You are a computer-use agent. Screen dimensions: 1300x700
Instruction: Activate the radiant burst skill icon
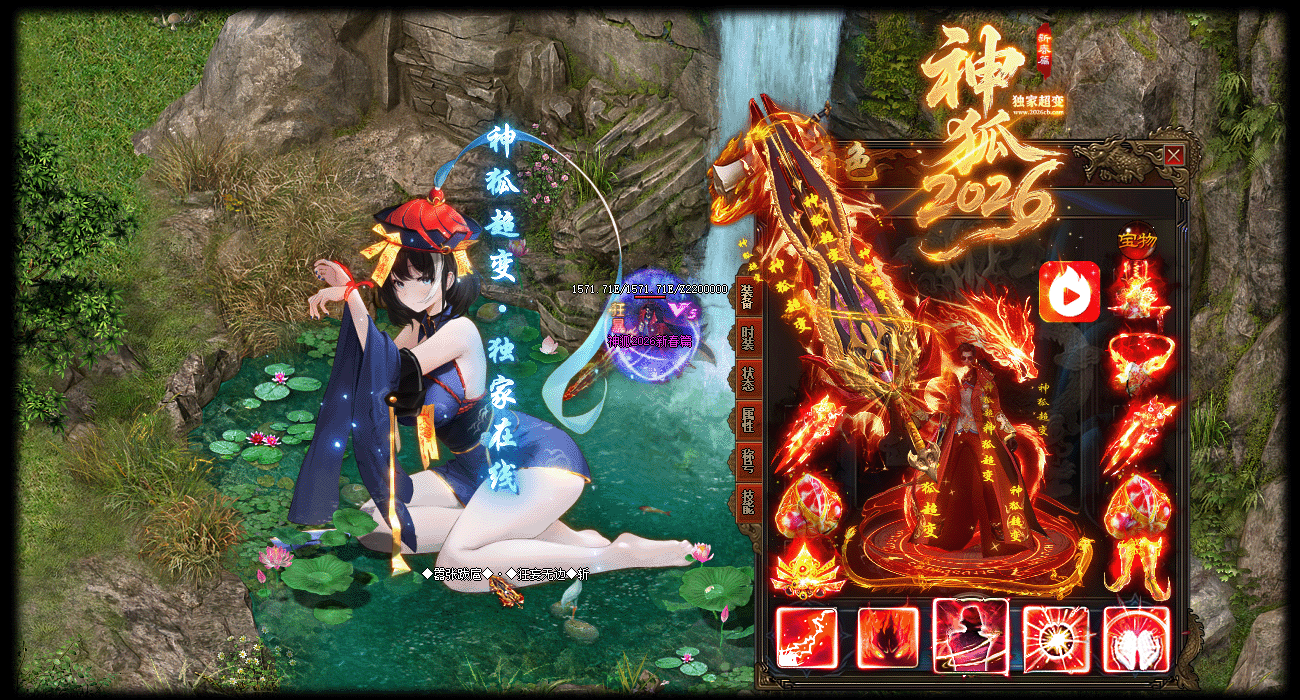coord(1053,637)
